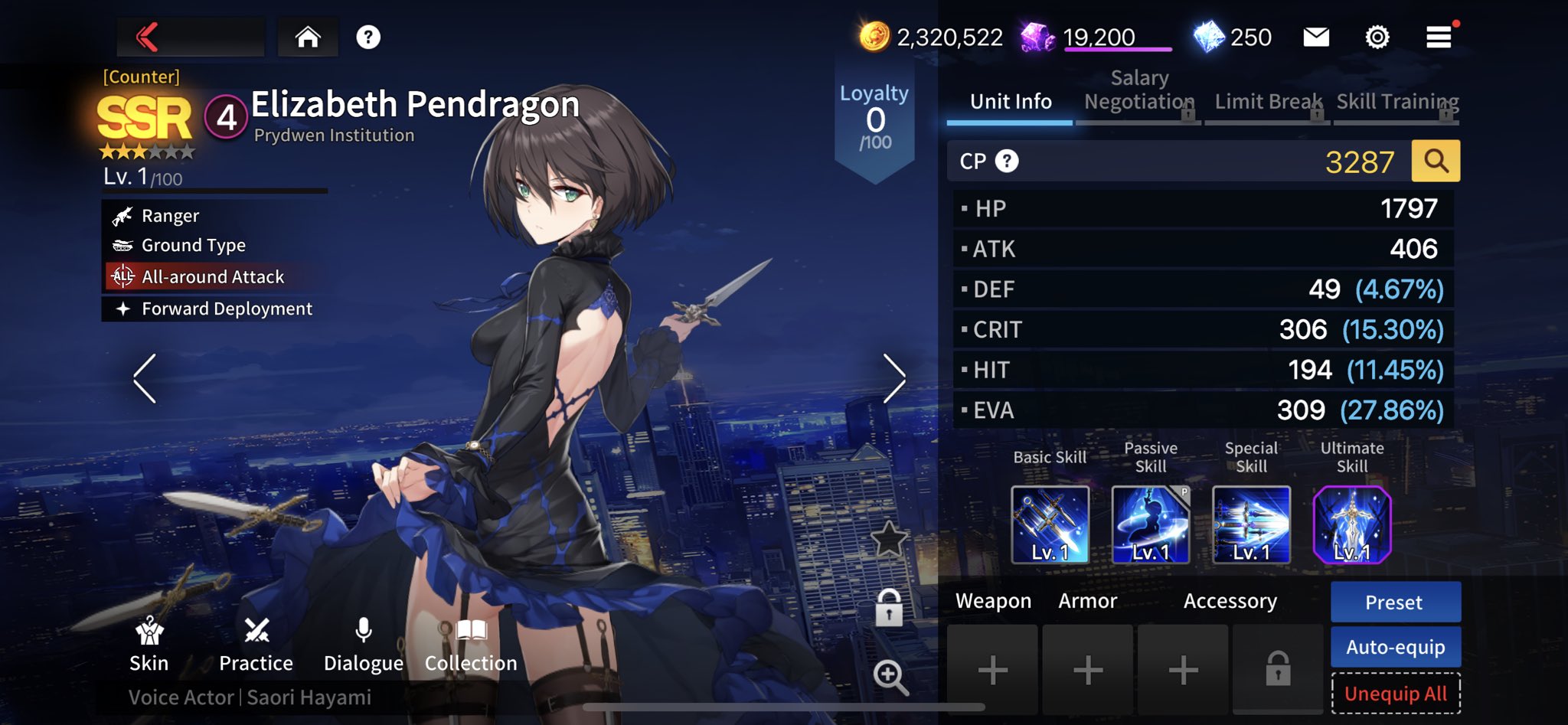View the Ultimate Skill icon
Image resolution: width=1568 pixels, height=725 pixels.
click(1351, 525)
